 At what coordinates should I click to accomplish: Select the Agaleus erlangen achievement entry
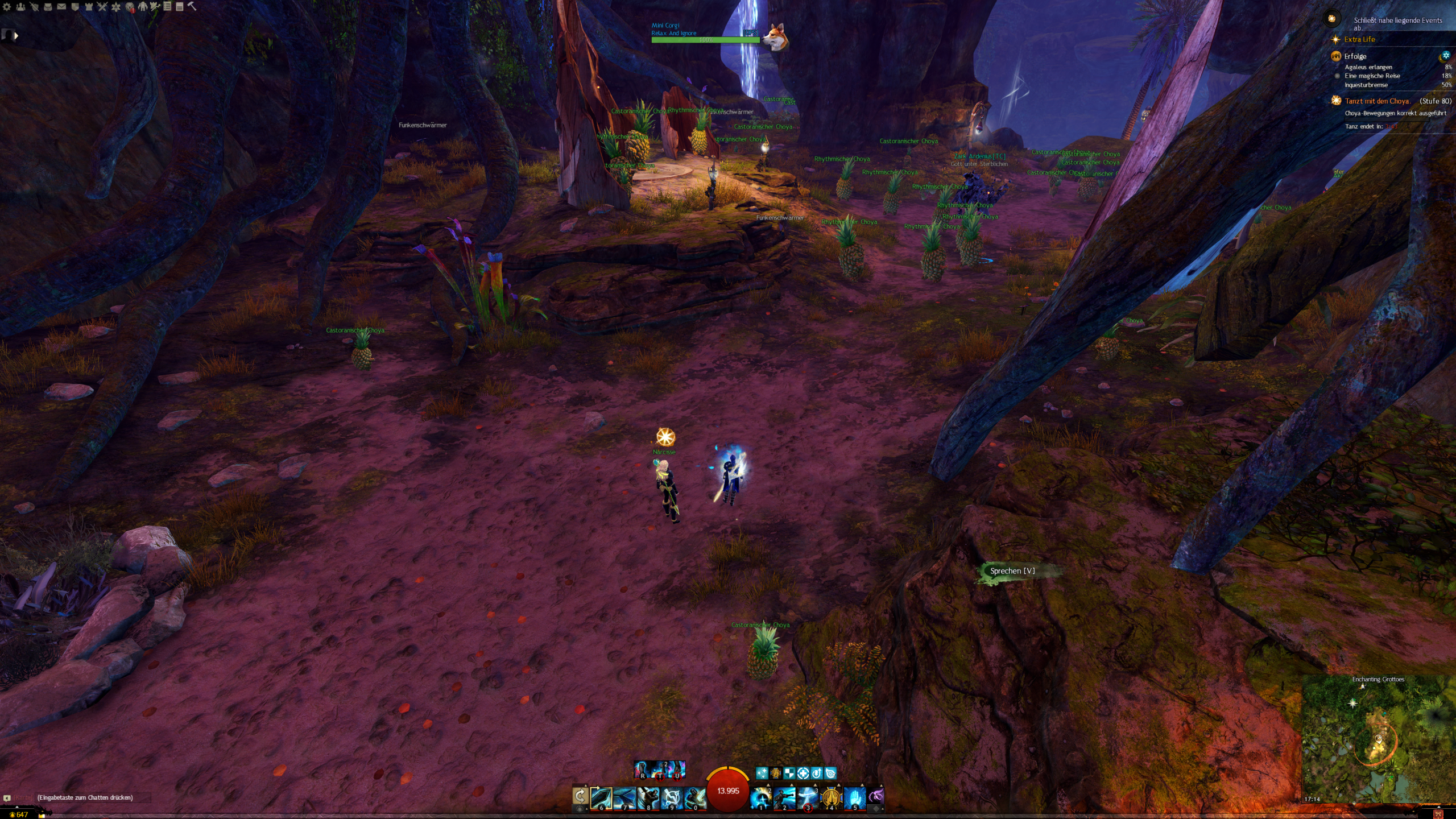click(x=1368, y=67)
